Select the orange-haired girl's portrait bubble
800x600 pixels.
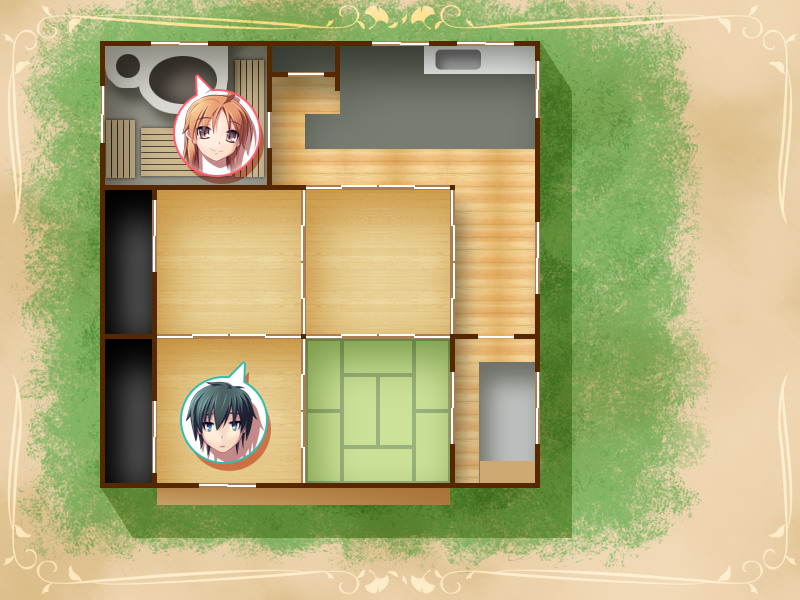pos(217,133)
